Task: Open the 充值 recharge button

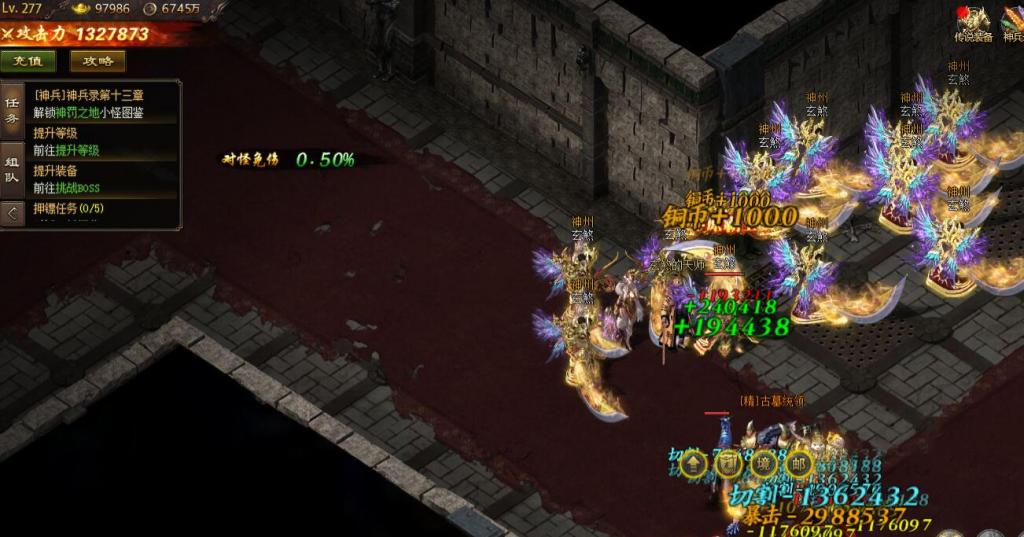Action: (28, 61)
